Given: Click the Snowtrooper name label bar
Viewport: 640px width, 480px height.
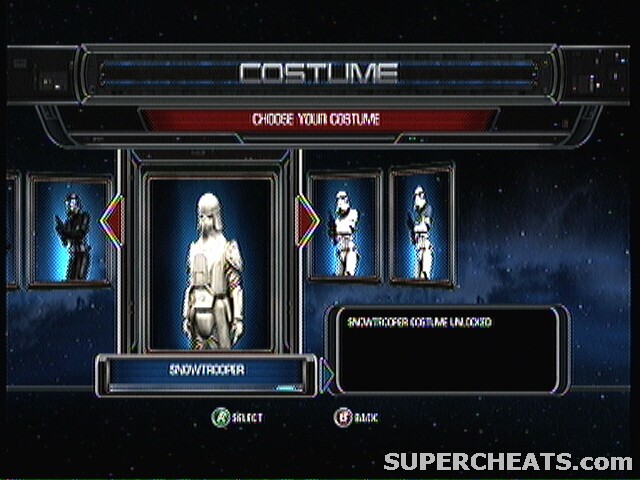Looking at the screenshot, I should click(x=207, y=370).
